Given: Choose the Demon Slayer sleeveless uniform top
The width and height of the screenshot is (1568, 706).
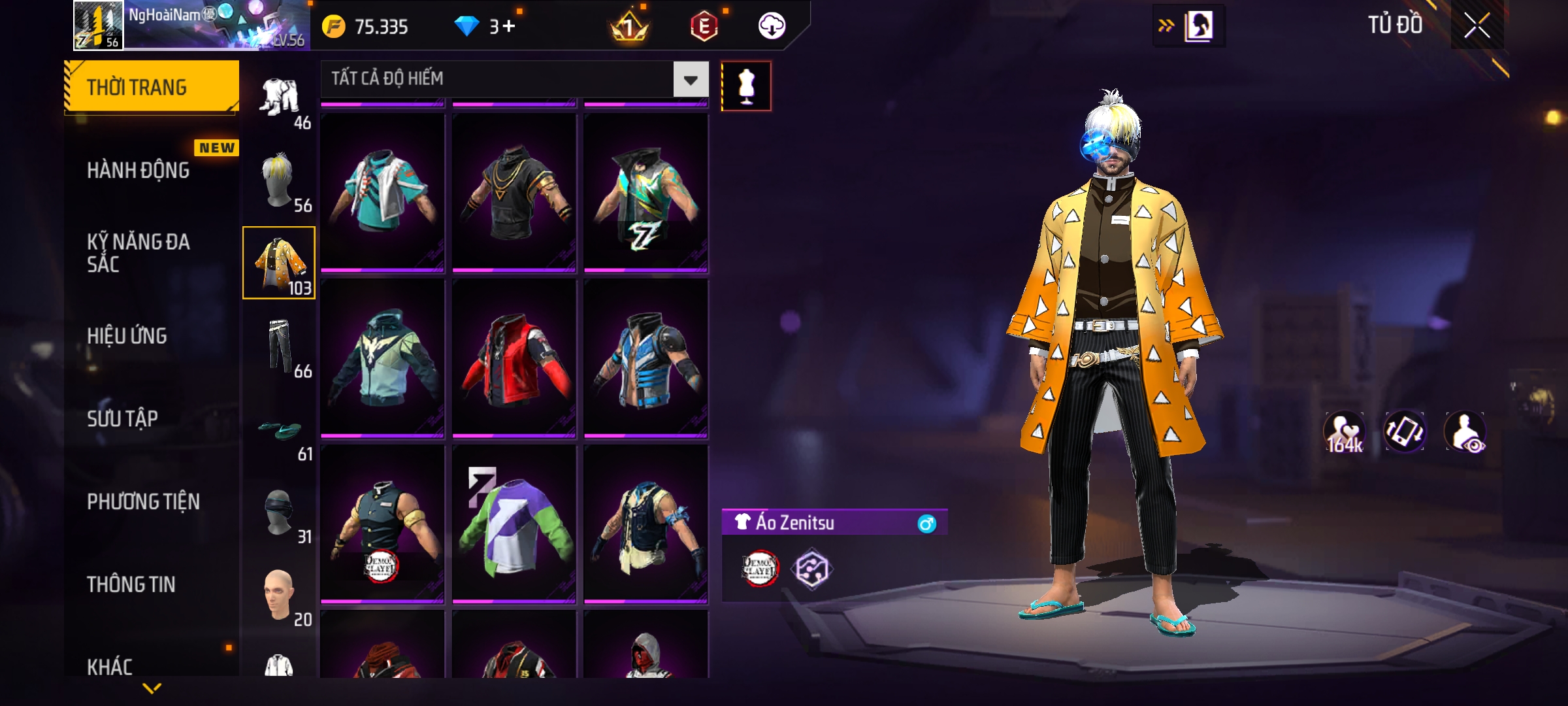Looking at the screenshot, I should (x=383, y=524).
